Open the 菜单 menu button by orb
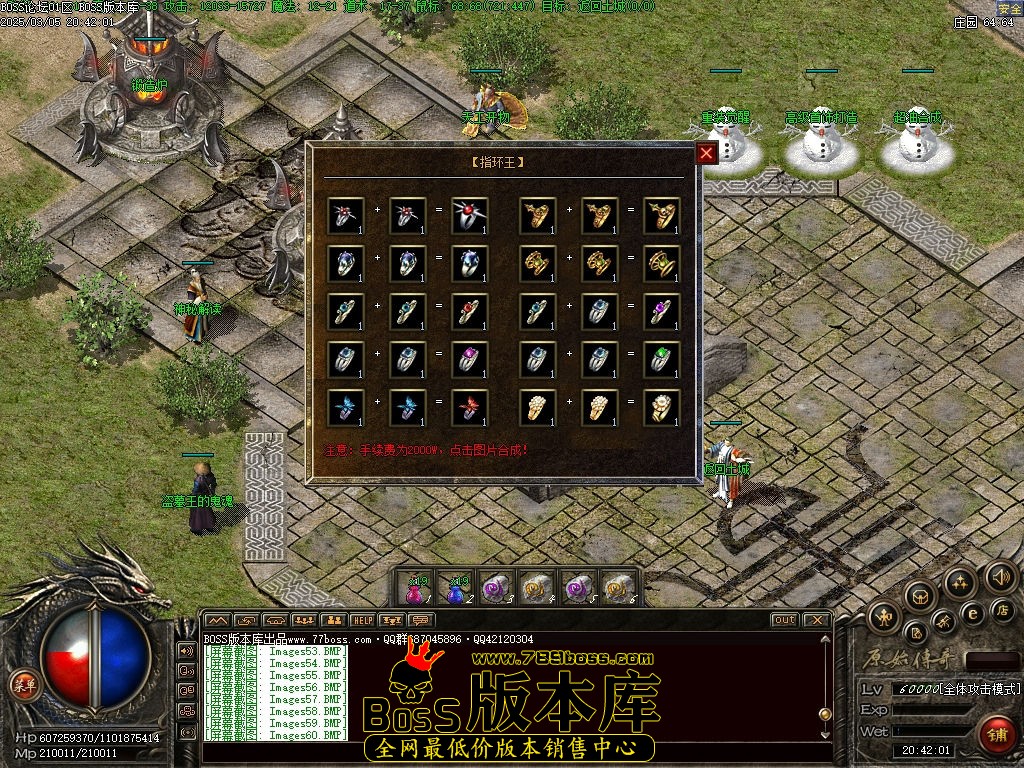This screenshot has width=1024, height=768. 22,684
